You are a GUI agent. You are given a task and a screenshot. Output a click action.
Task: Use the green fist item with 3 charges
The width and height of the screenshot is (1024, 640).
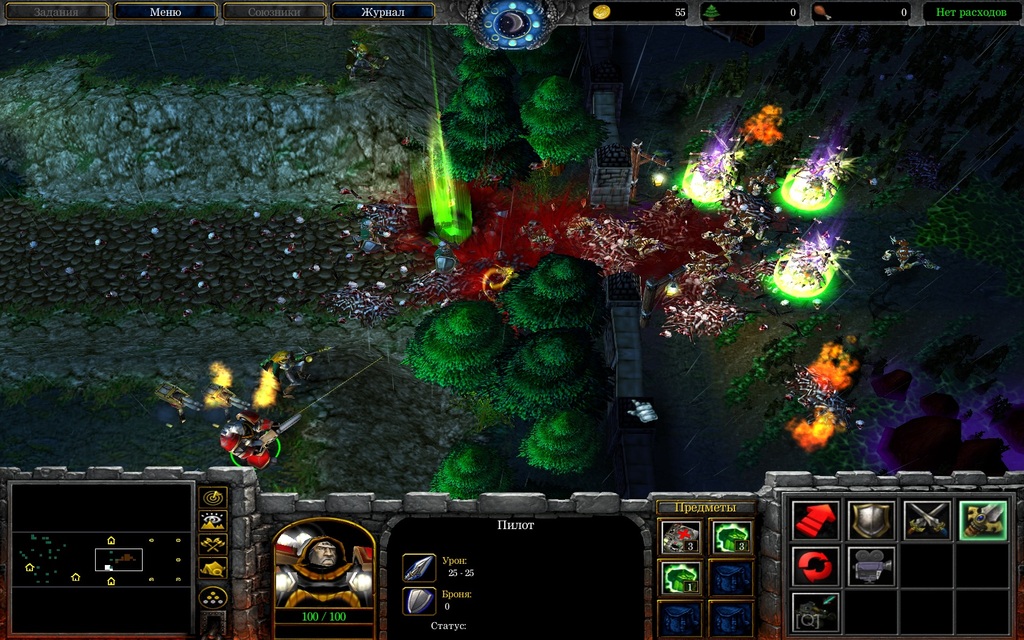click(x=730, y=538)
